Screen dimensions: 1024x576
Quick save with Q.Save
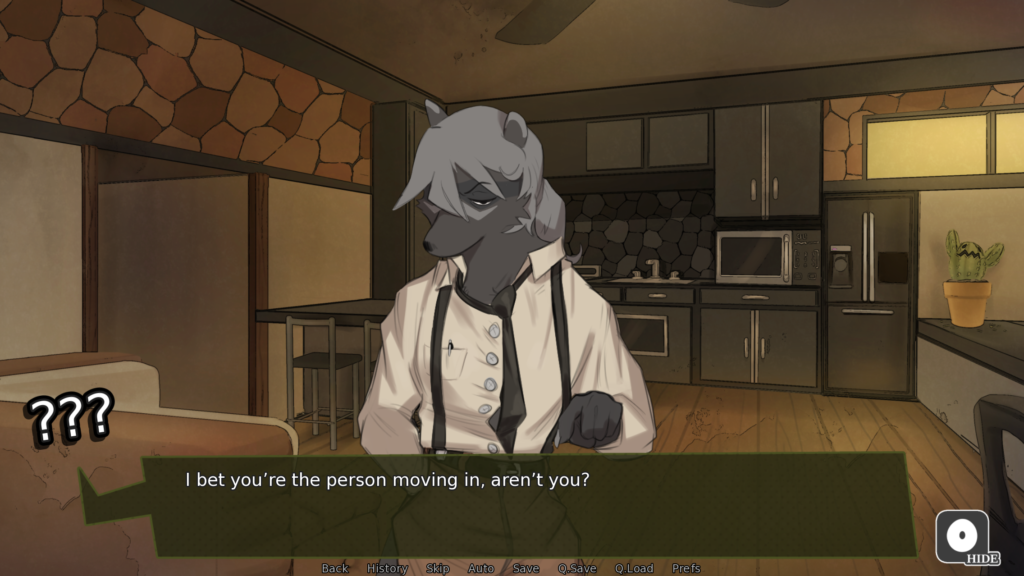[577, 568]
